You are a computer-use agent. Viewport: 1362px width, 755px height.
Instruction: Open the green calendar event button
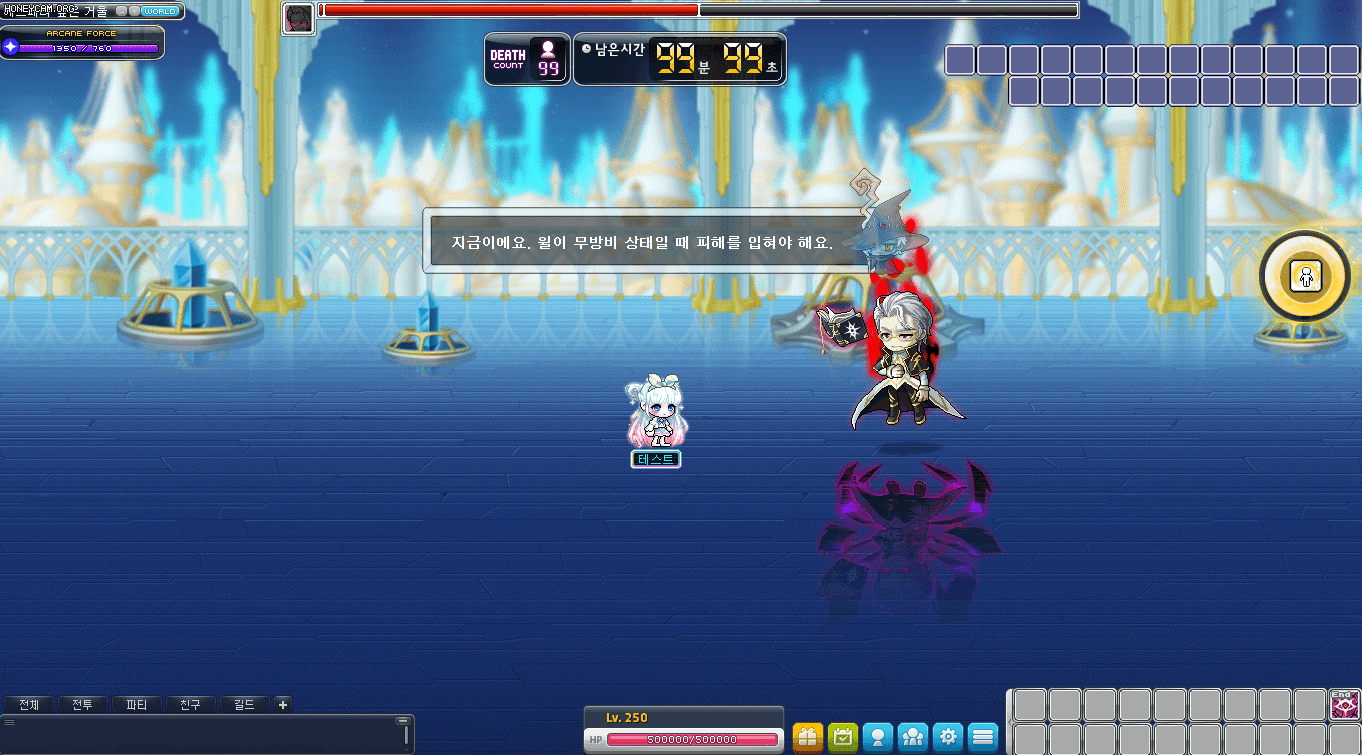(843, 738)
